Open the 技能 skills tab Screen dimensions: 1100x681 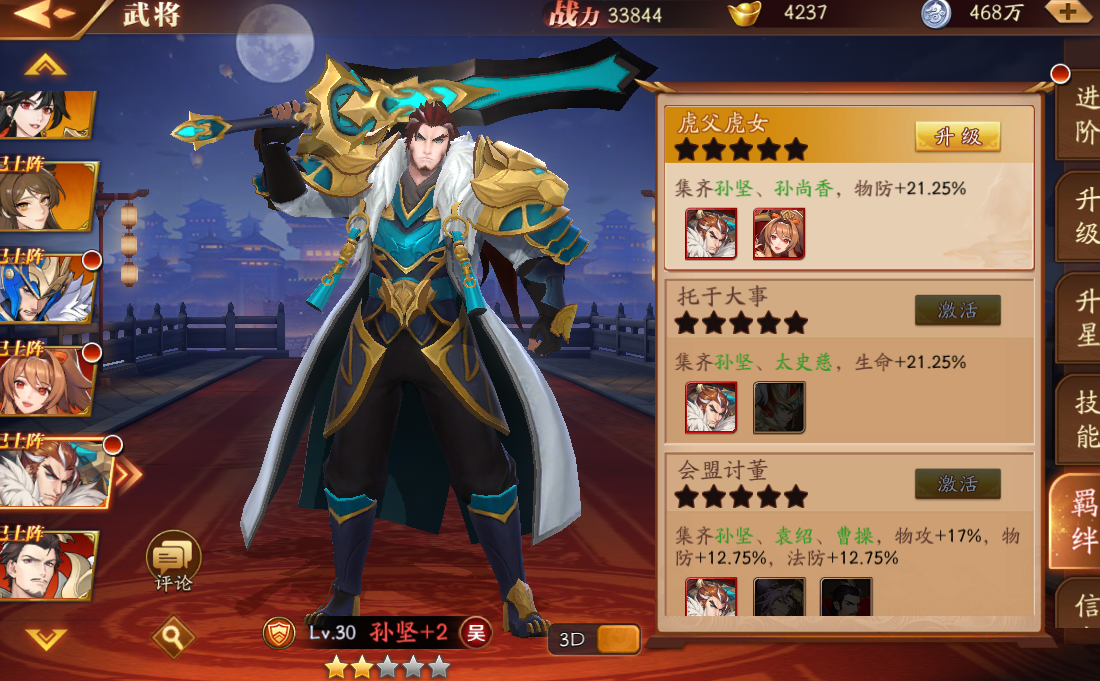[1084, 420]
